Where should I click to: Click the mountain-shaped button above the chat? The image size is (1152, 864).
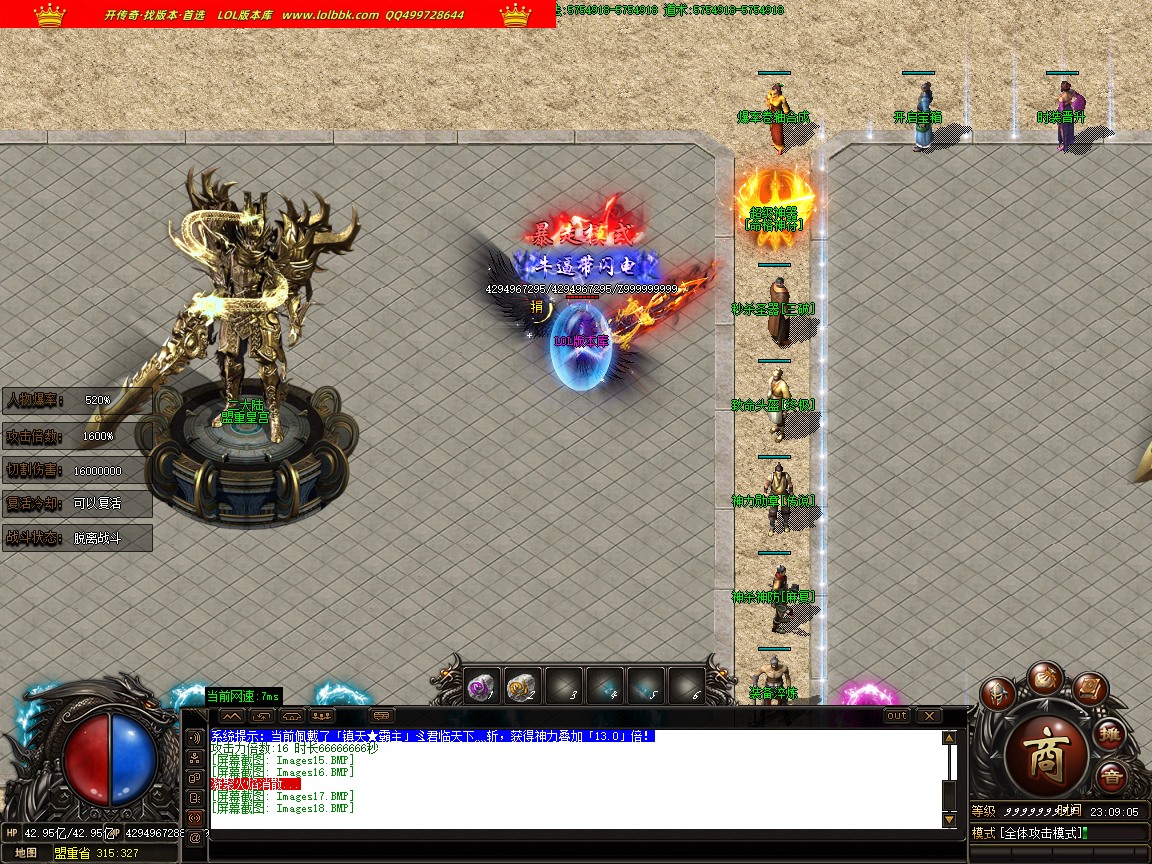[232, 716]
